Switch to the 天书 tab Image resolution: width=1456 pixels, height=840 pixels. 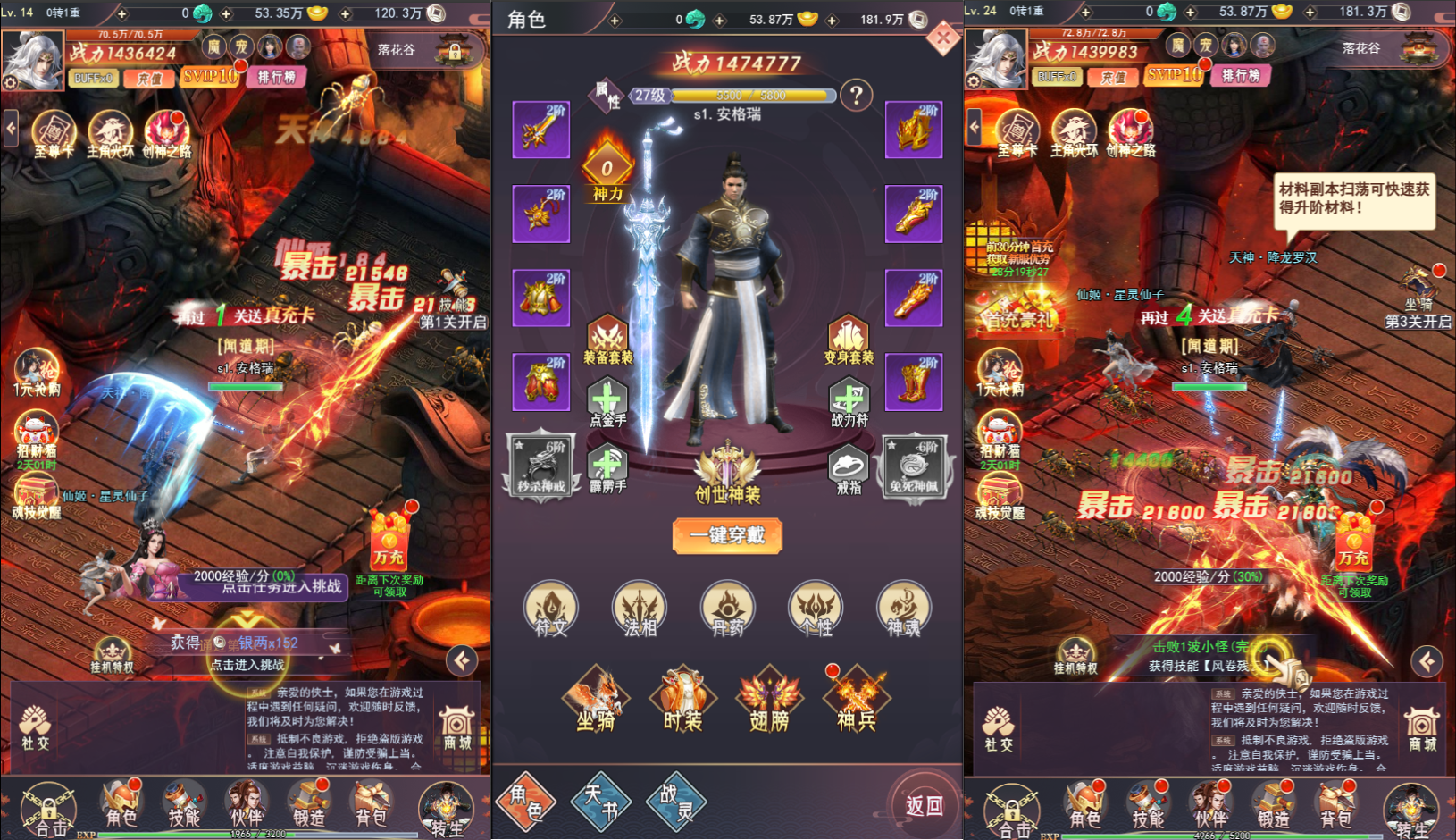point(600,802)
